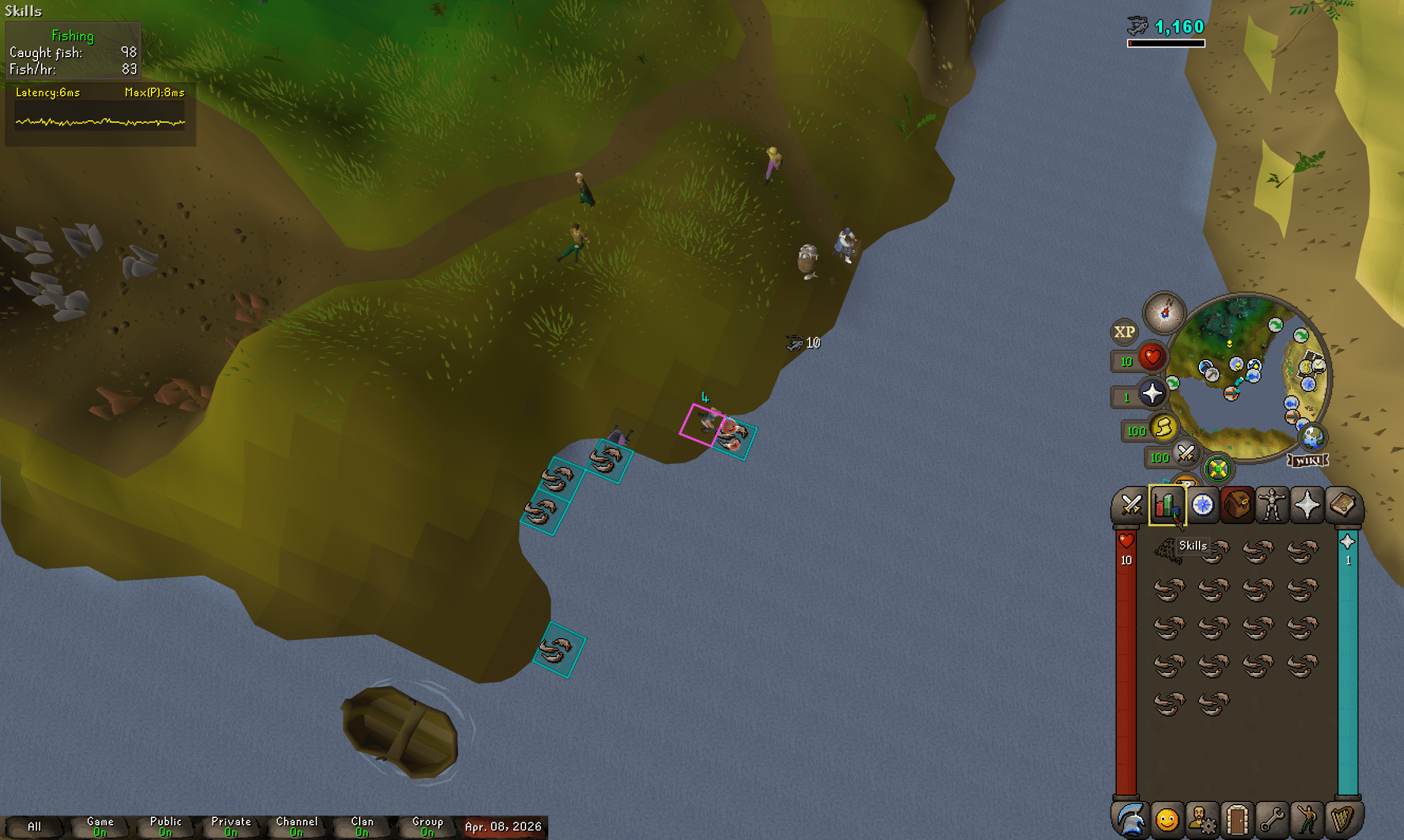Open the Settings wrench tab
Image resolution: width=1404 pixels, height=840 pixels.
pyautogui.click(x=1272, y=819)
